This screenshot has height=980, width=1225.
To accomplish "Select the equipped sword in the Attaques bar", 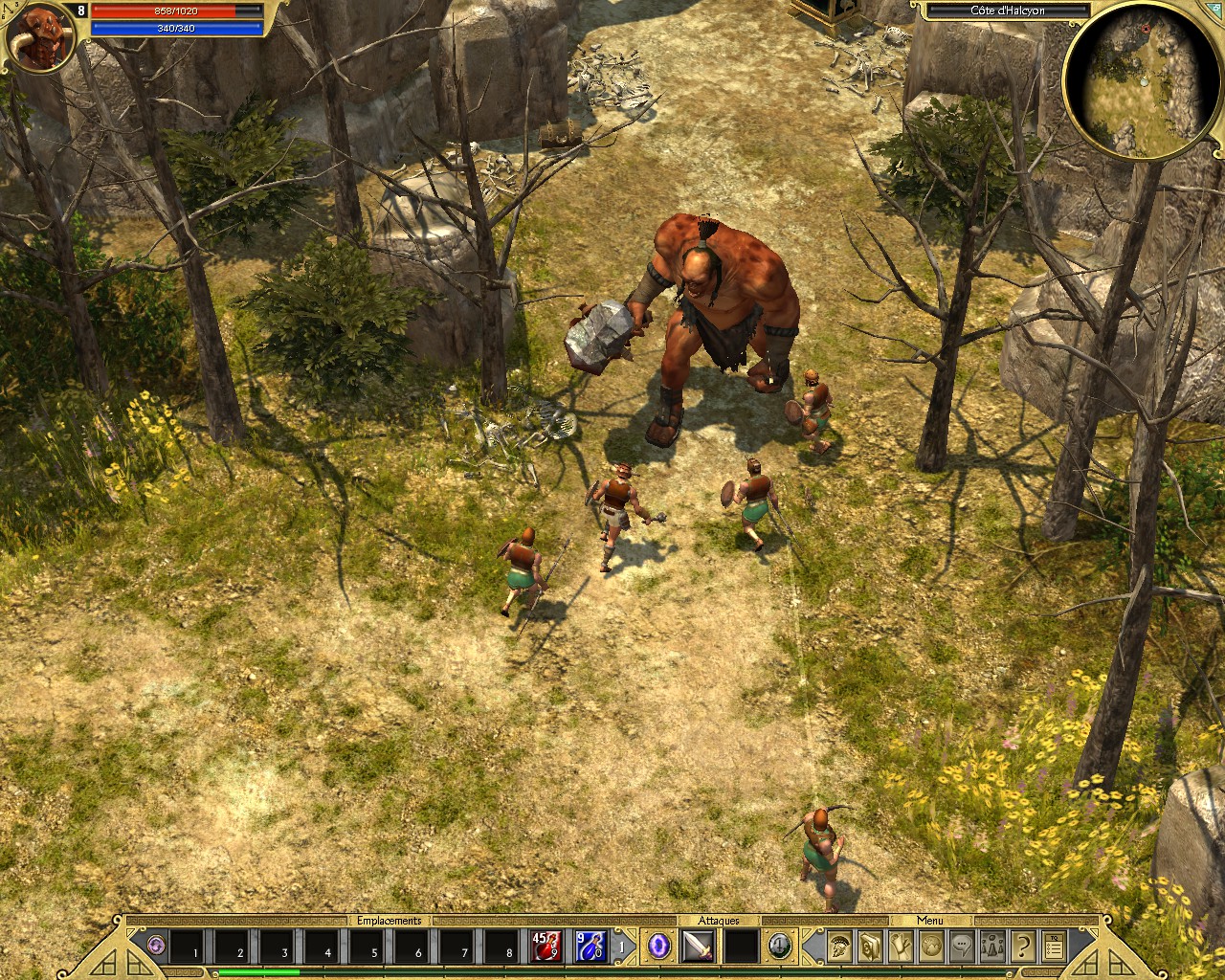I will [699, 946].
